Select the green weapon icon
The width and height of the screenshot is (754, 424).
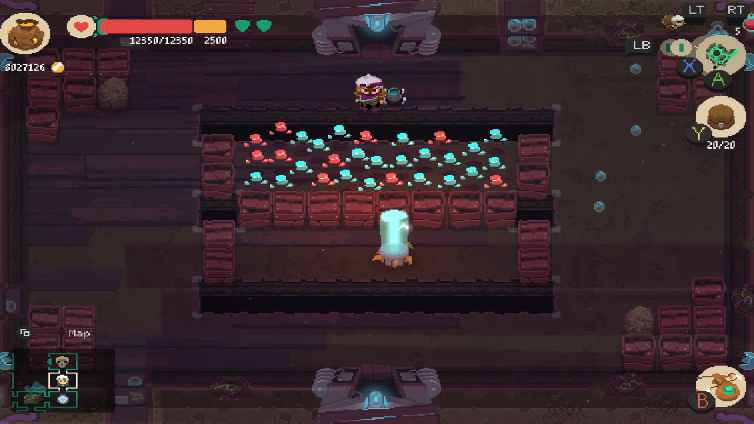click(717, 56)
